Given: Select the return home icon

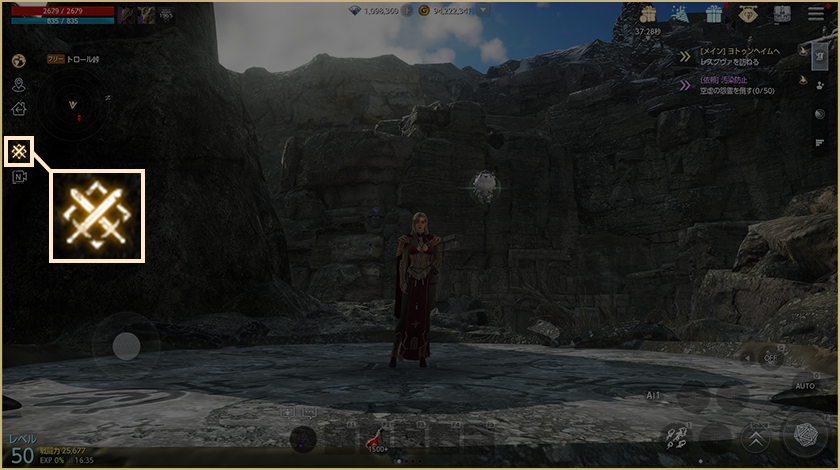Looking at the screenshot, I should point(18,110).
